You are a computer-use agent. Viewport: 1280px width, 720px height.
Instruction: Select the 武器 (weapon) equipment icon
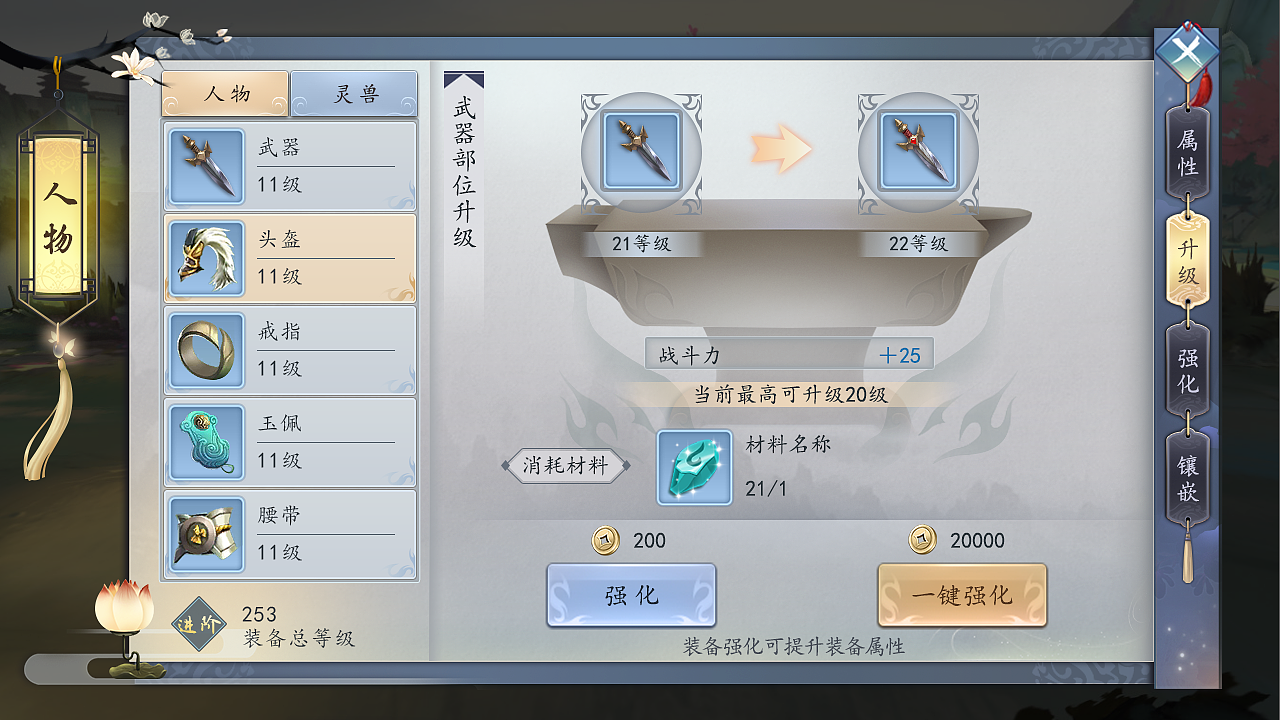(x=206, y=164)
